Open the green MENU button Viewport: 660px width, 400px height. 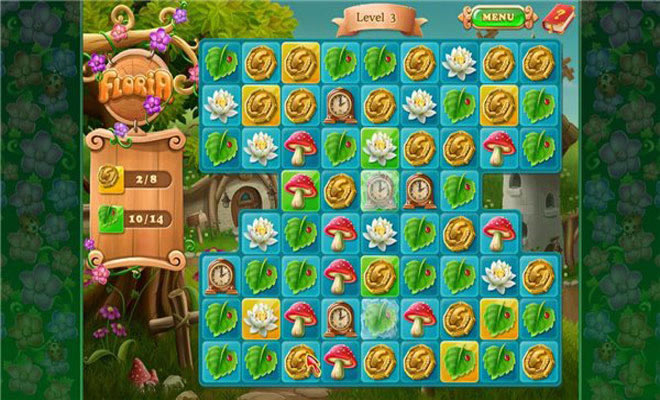tap(498, 17)
